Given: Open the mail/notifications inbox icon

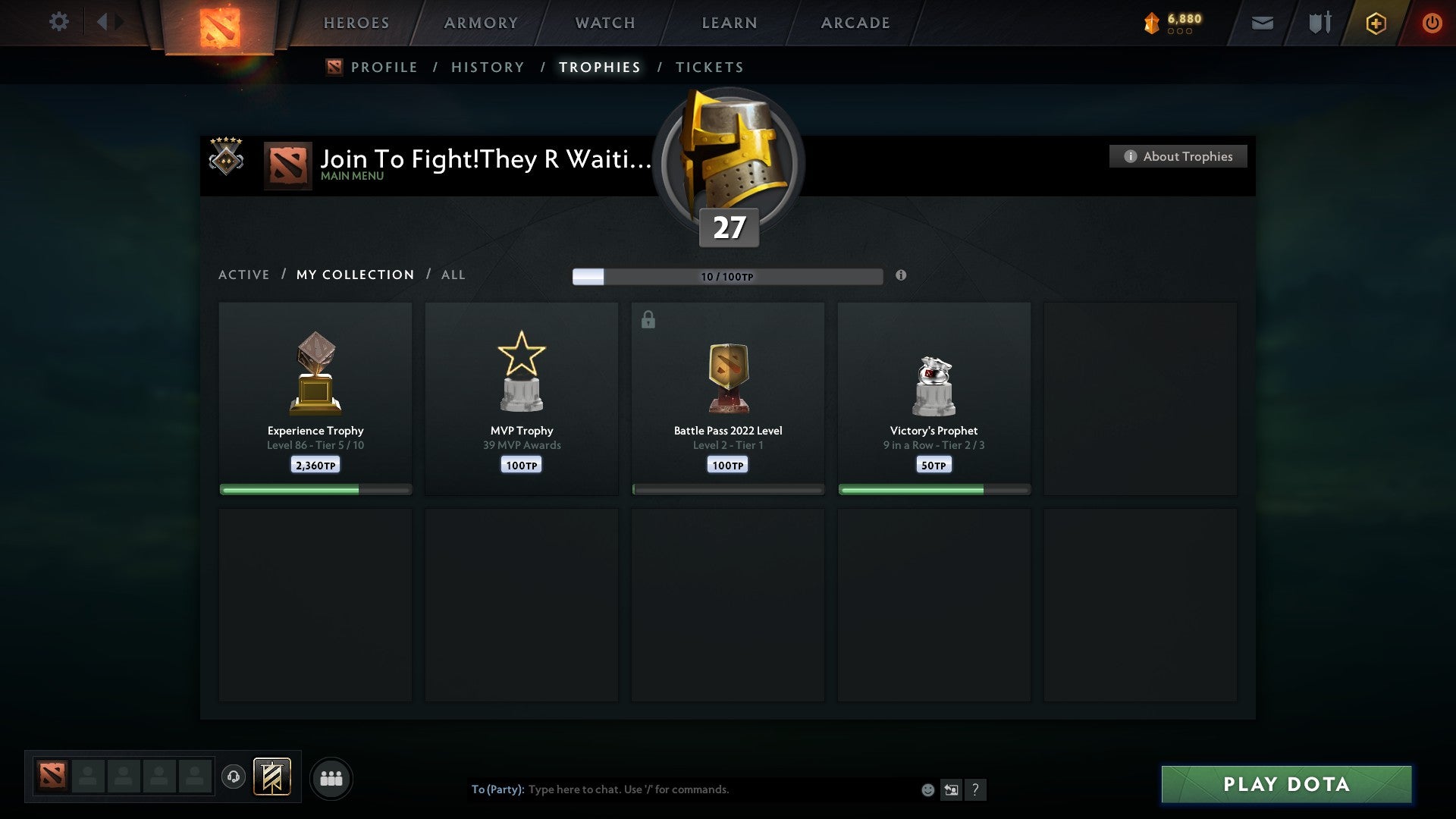Looking at the screenshot, I should click(x=1263, y=23).
